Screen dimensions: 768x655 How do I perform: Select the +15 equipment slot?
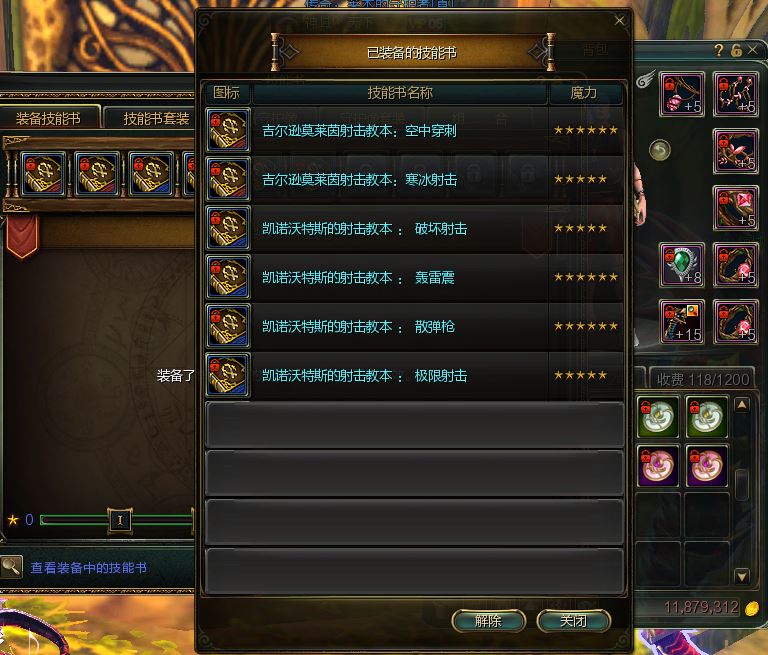click(x=682, y=322)
